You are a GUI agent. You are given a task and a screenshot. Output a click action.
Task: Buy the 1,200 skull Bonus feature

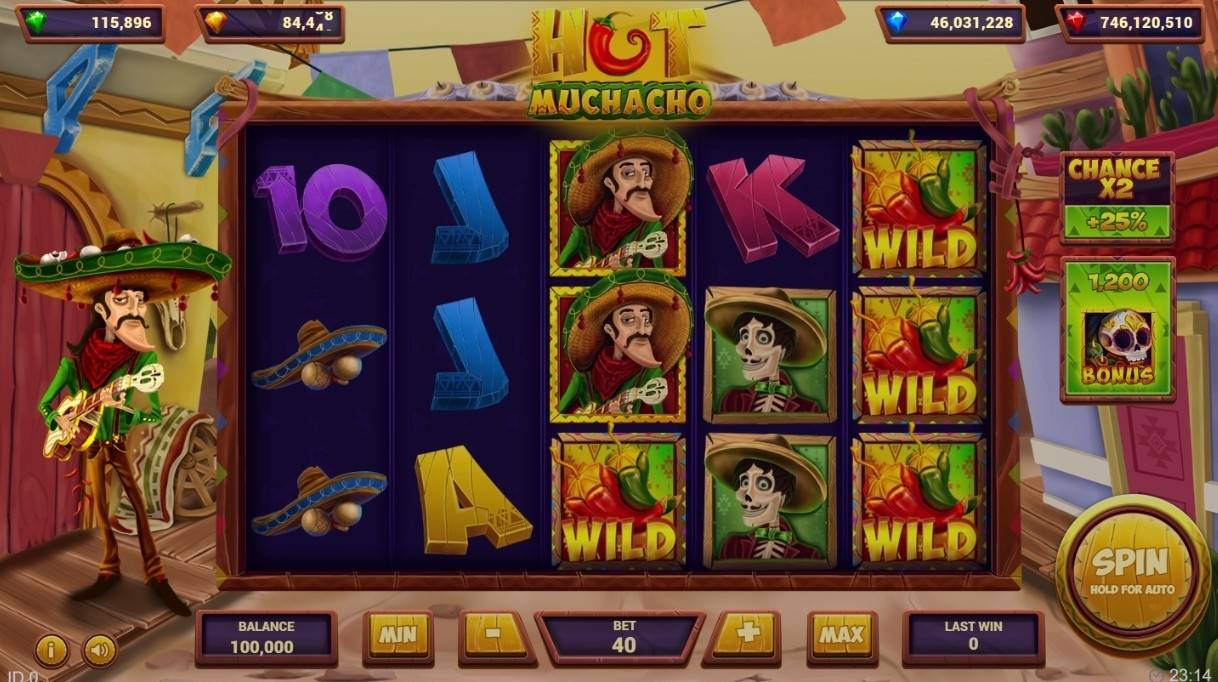[x=1117, y=329]
